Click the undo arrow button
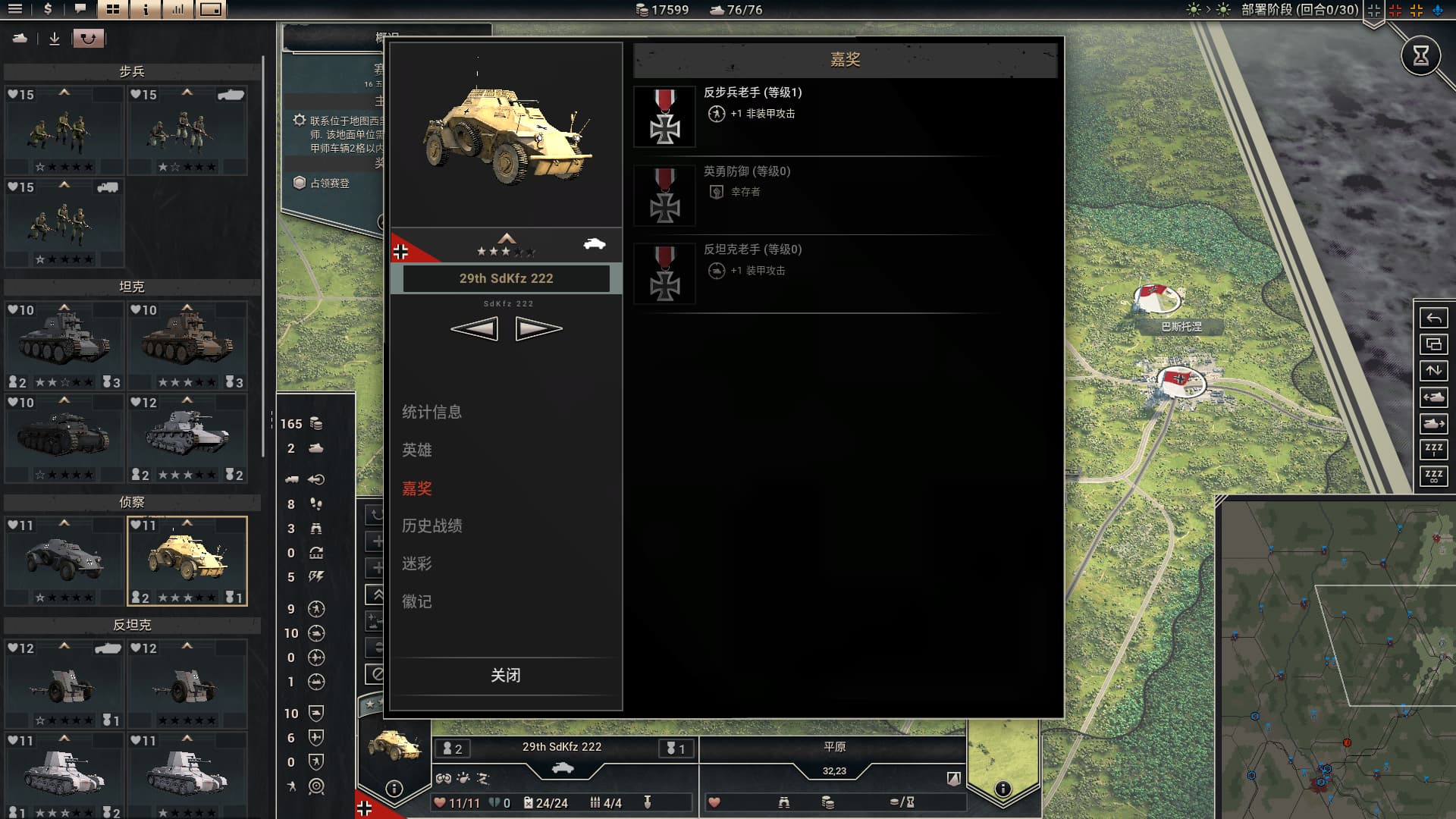 [1433, 318]
